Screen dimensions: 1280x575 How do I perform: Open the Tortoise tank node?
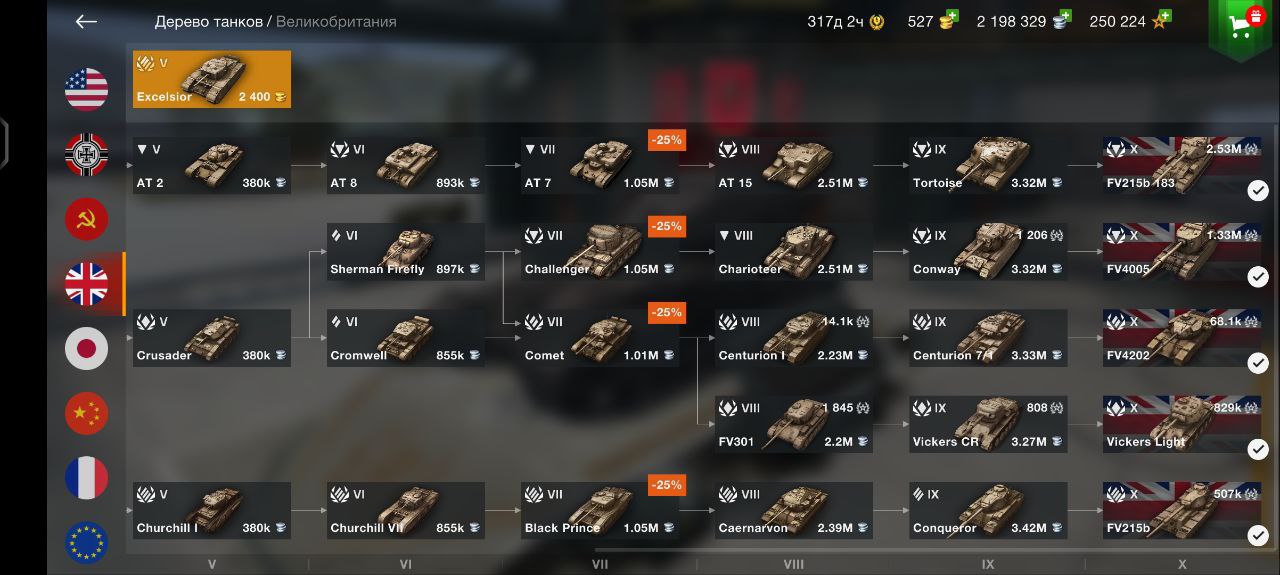pyautogui.click(x=988, y=166)
